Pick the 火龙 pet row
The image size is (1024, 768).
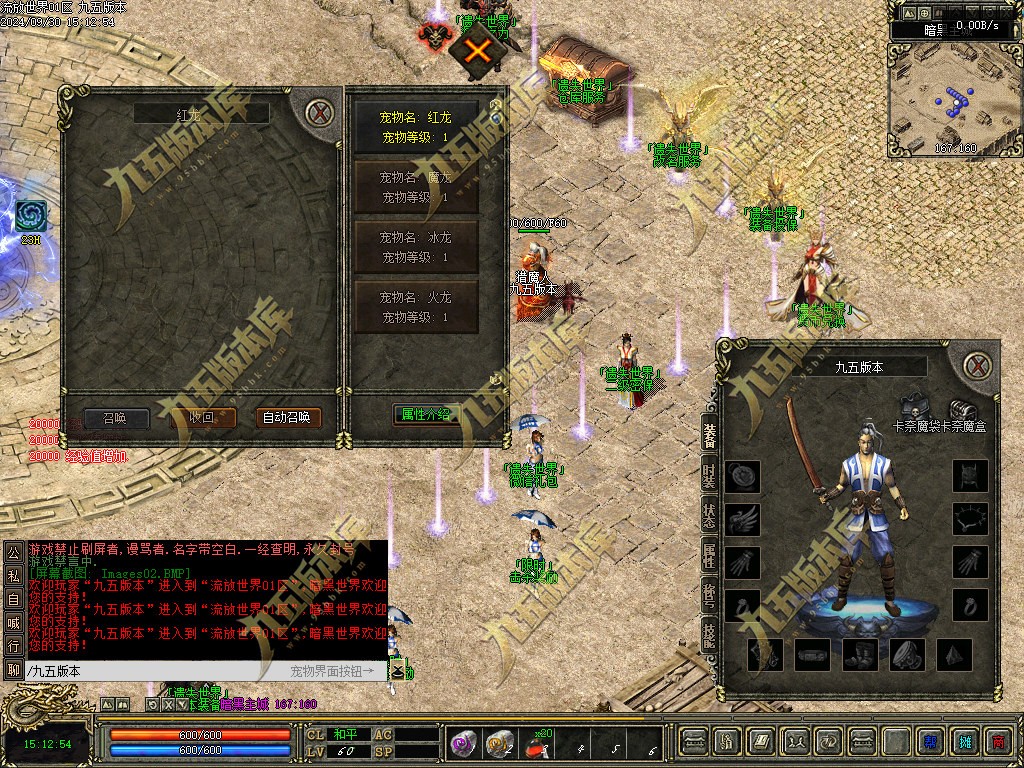416,307
